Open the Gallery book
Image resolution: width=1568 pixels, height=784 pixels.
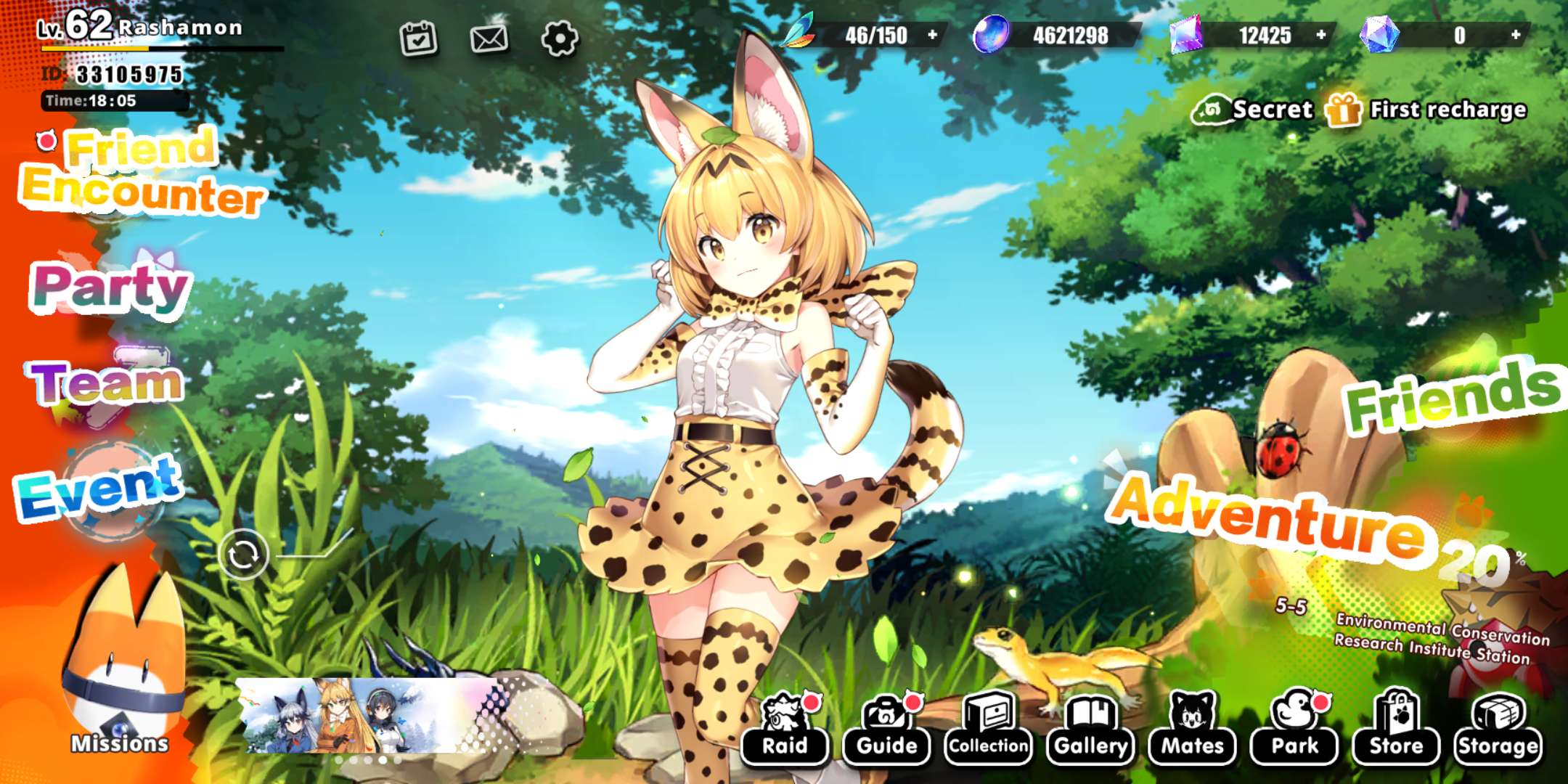coord(1090,728)
